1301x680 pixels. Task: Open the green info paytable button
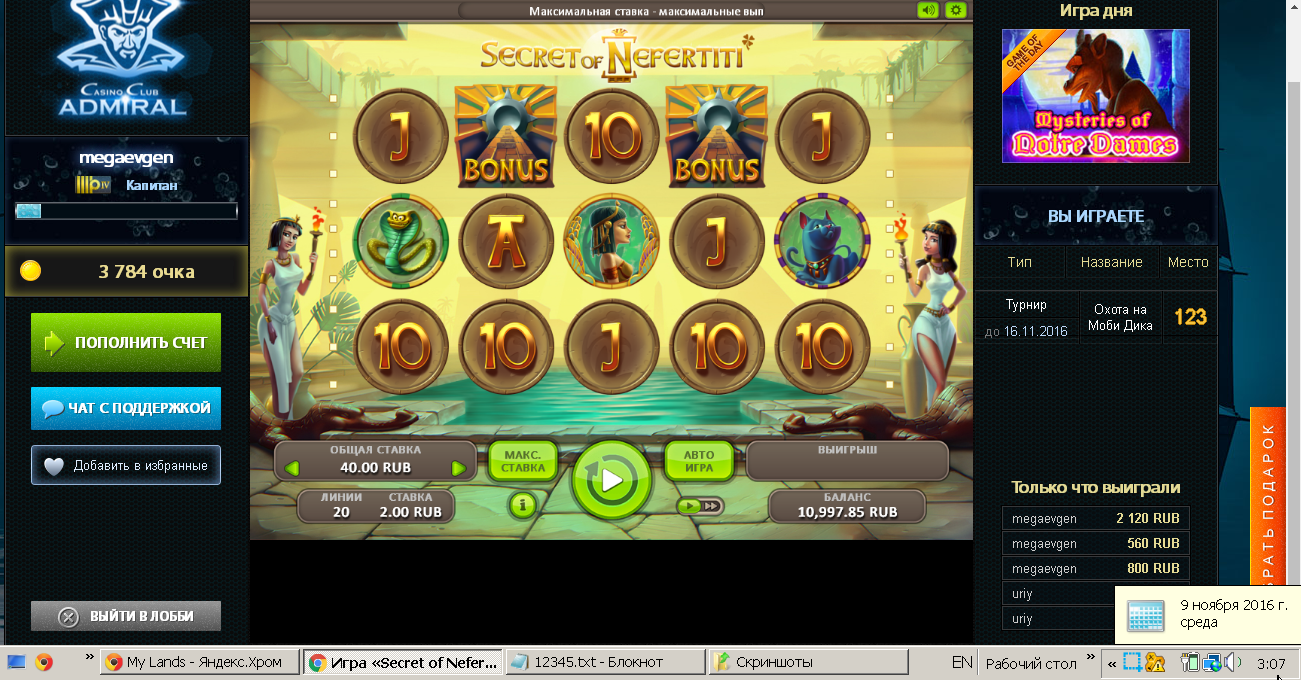coord(523,505)
